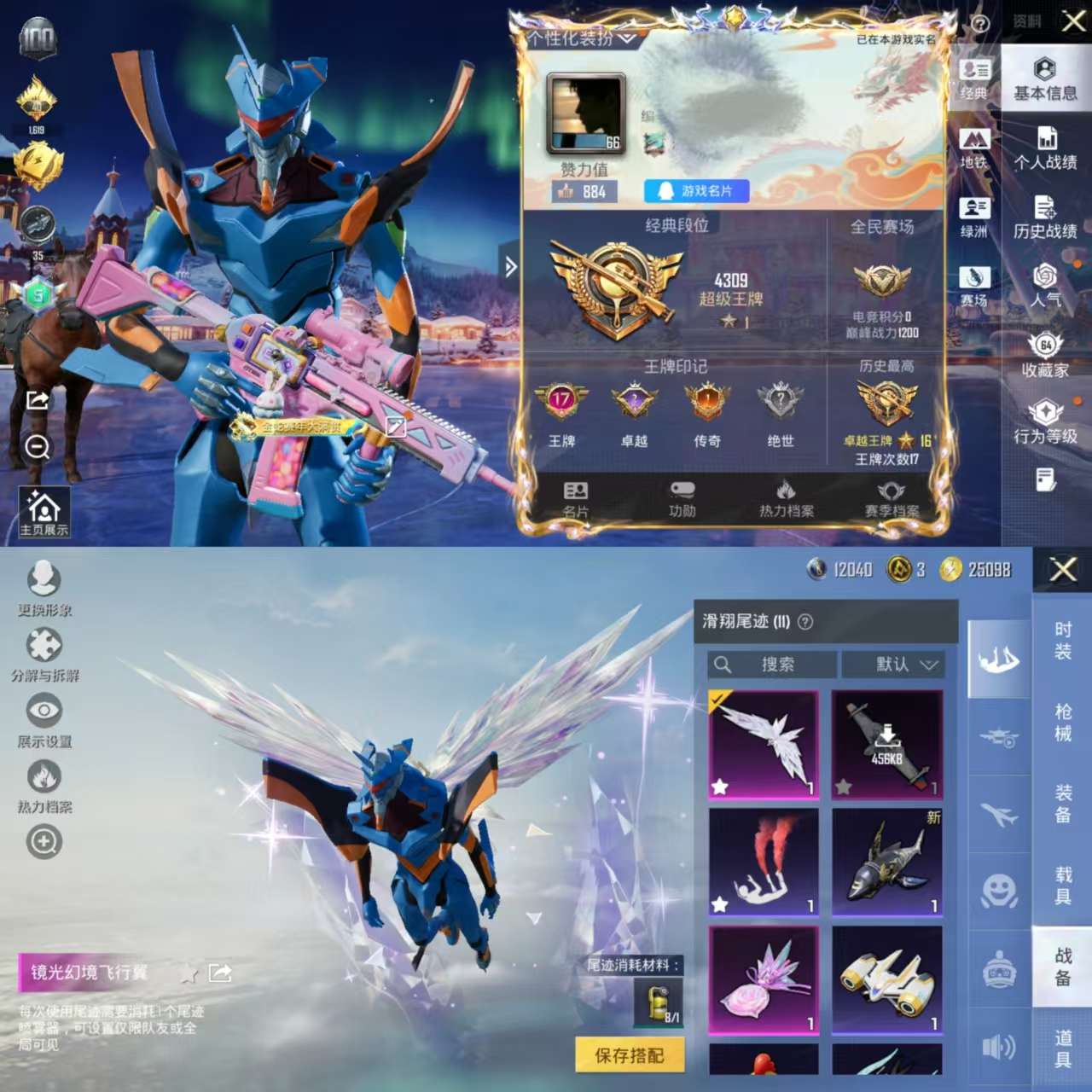The height and width of the screenshot is (1092, 1092).
Task: Select the glider skydiver category icon
Action: (999, 657)
